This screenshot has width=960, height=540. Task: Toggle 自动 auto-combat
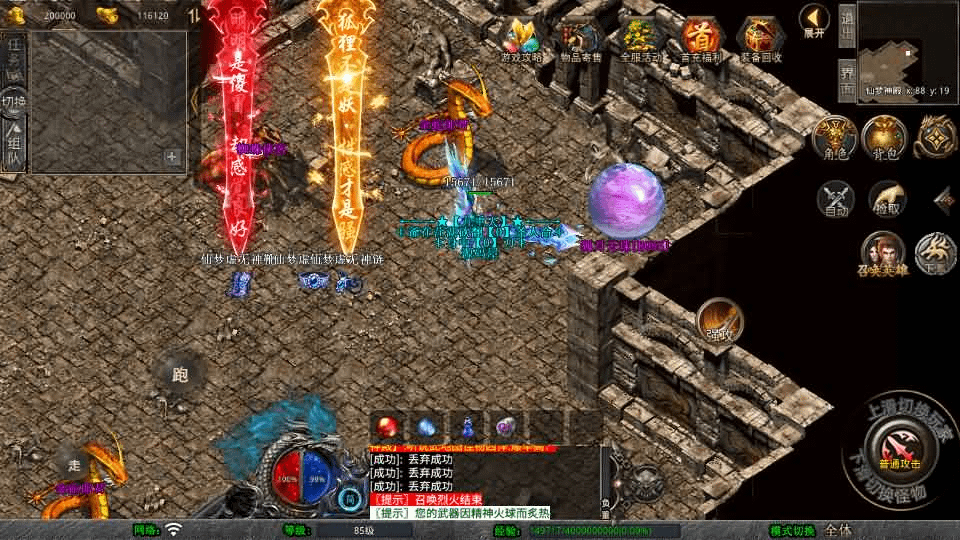(836, 199)
